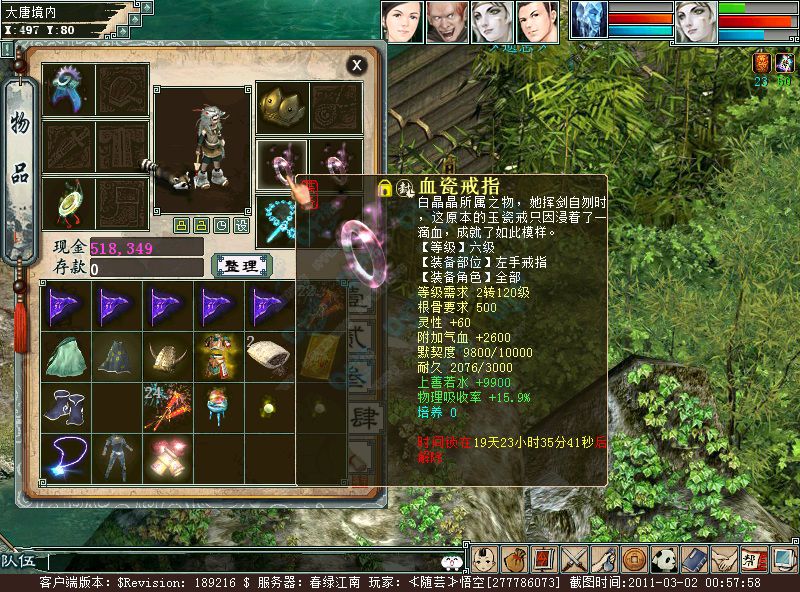Screen dimensions: 800x592
Task: Click the crossed swords toolbar icon
Action: (x=574, y=560)
